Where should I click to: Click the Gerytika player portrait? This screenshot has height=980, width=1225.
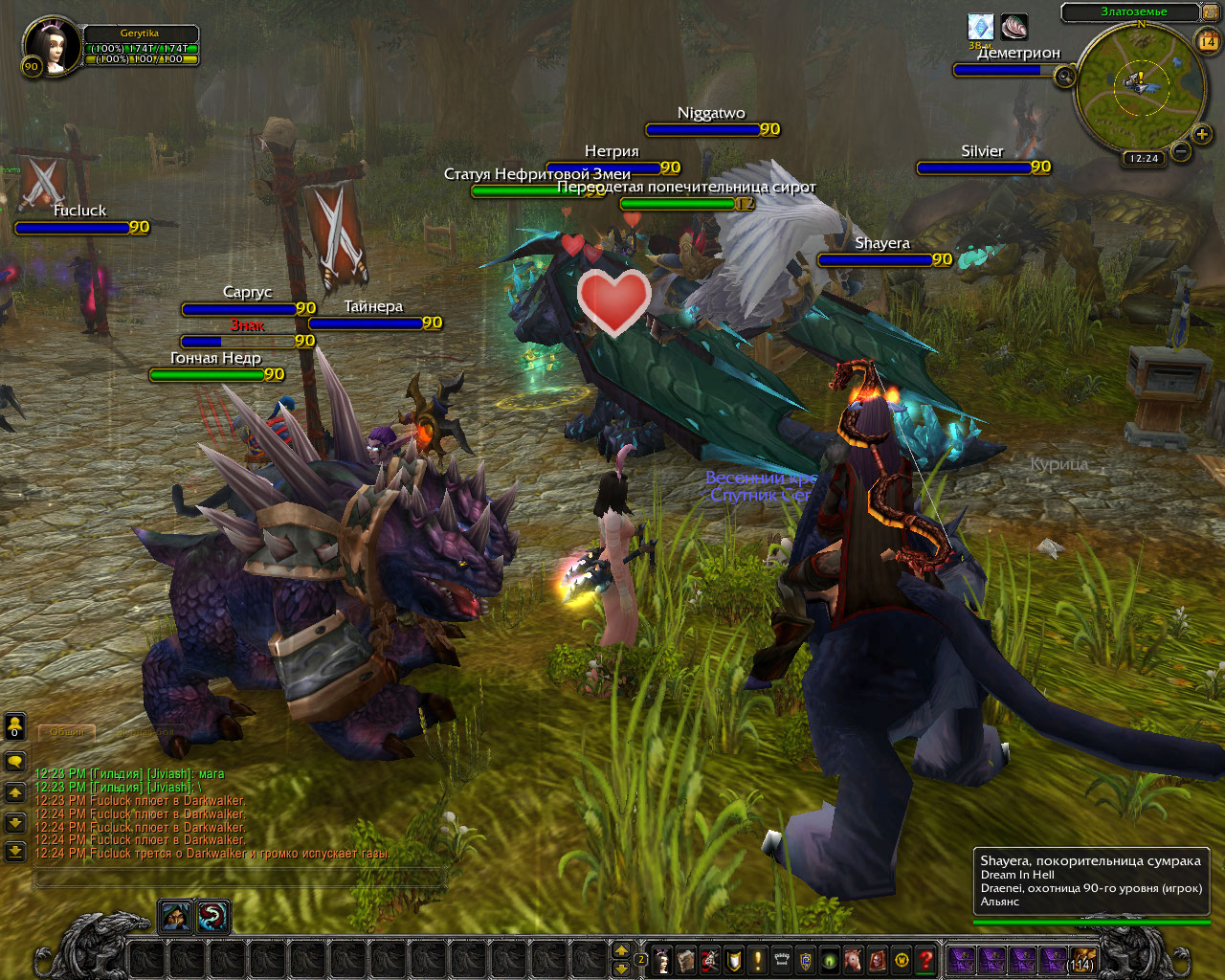click(48, 46)
